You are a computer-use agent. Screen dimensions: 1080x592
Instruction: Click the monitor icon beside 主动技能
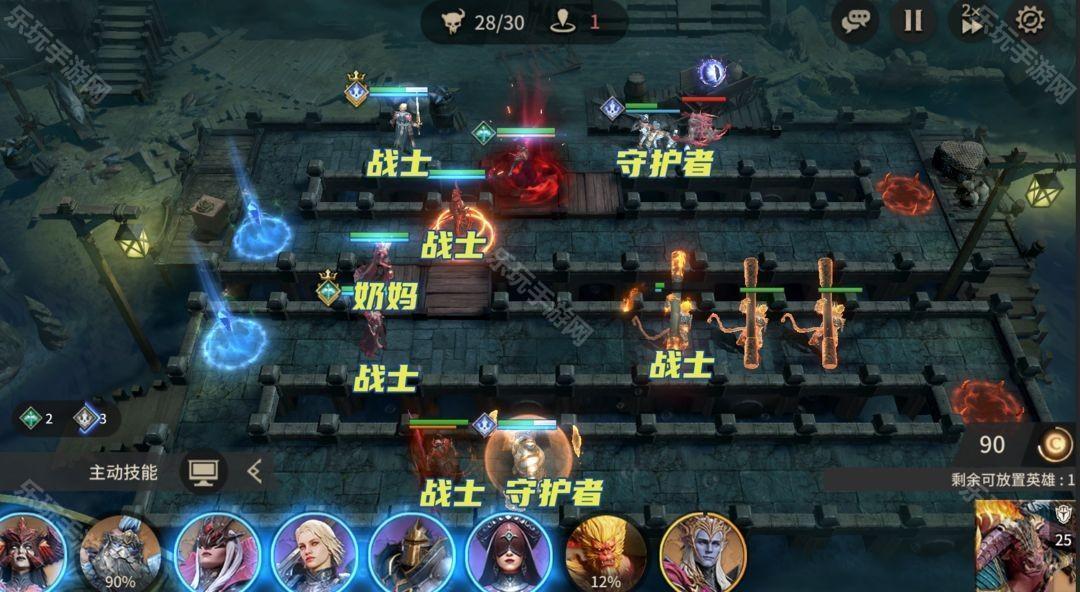pyautogui.click(x=203, y=472)
